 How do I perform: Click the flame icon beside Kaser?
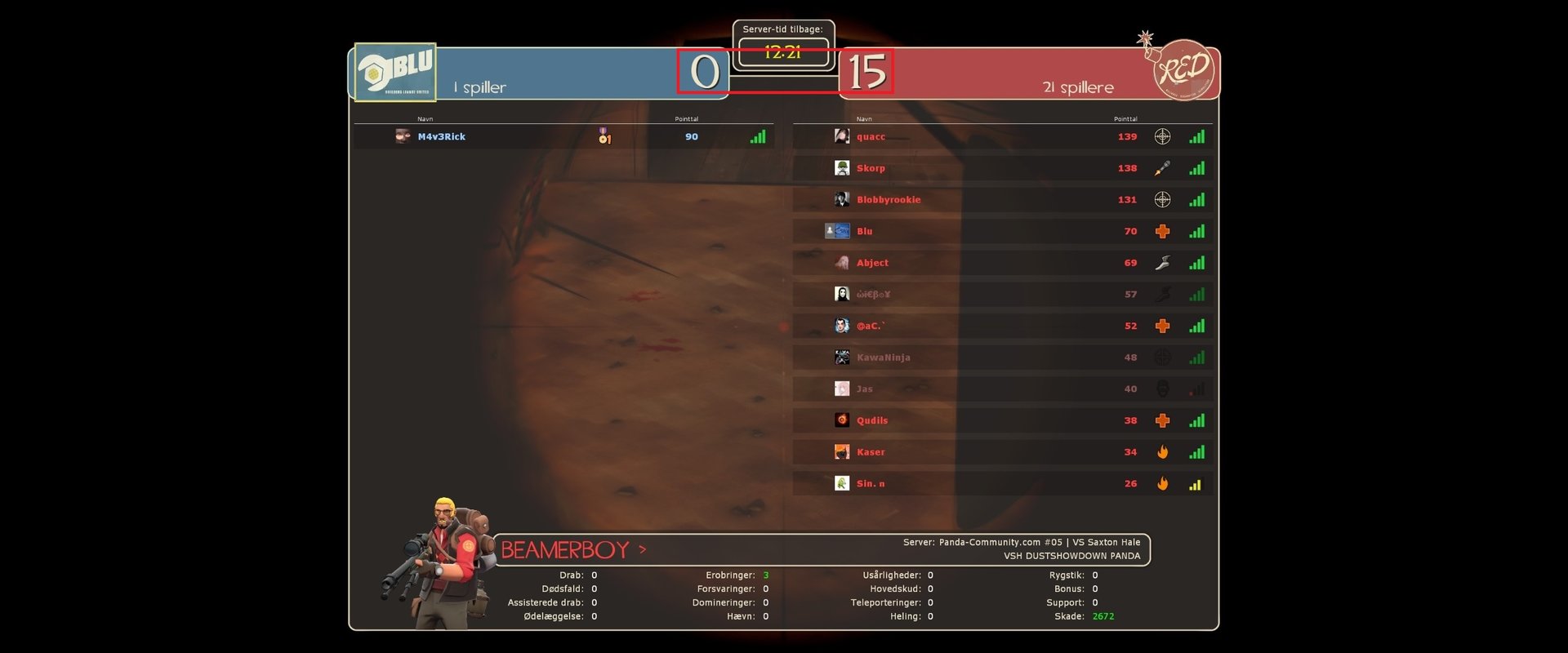click(x=1162, y=451)
